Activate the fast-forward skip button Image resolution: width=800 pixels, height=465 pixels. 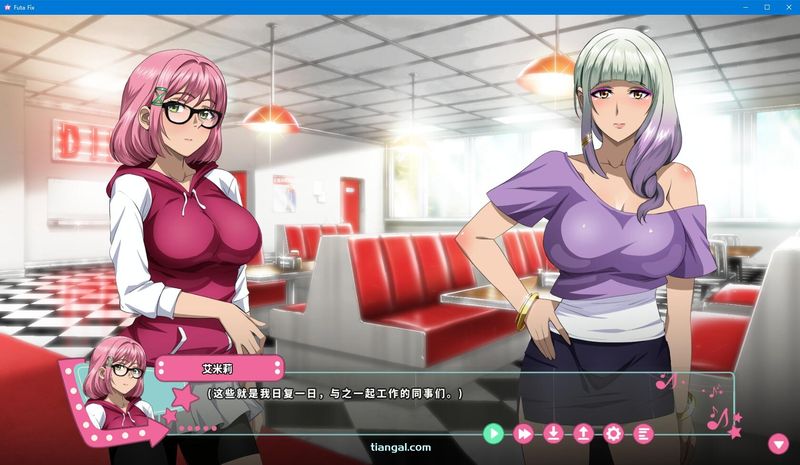[523, 433]
